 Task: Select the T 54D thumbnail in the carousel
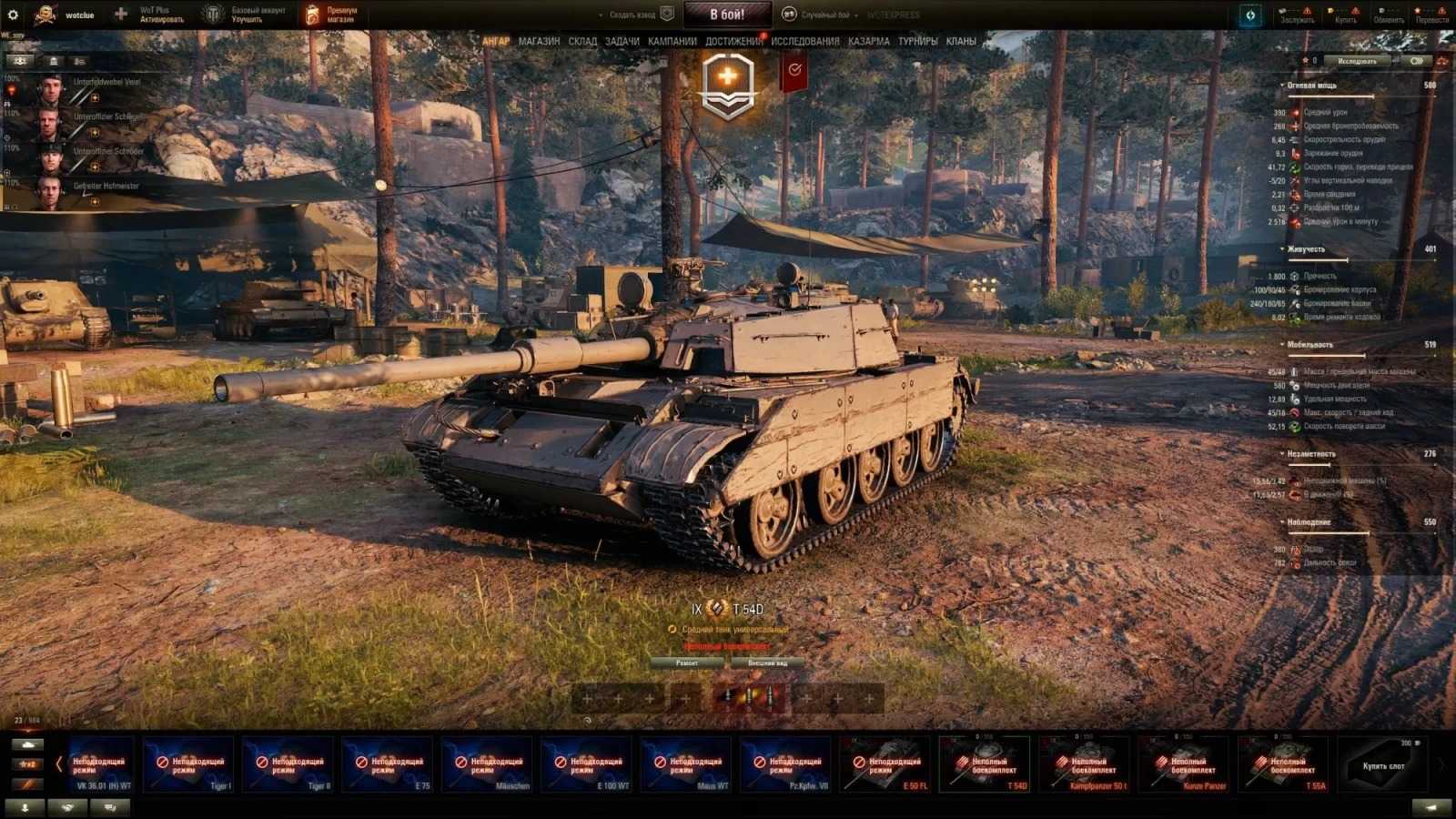(x=986, y=765)
